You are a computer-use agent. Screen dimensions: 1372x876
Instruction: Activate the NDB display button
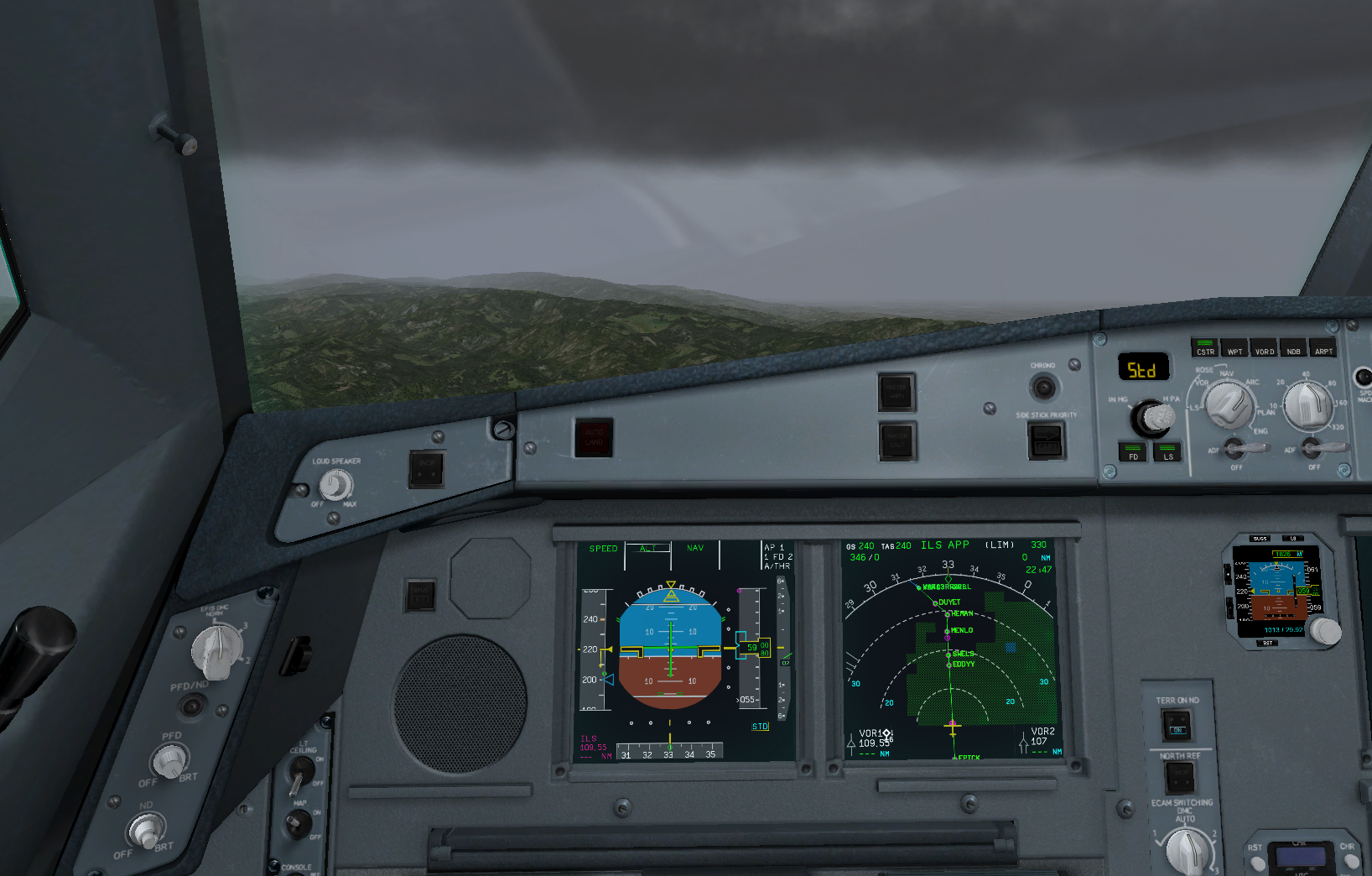click(x=1293, y=347)
